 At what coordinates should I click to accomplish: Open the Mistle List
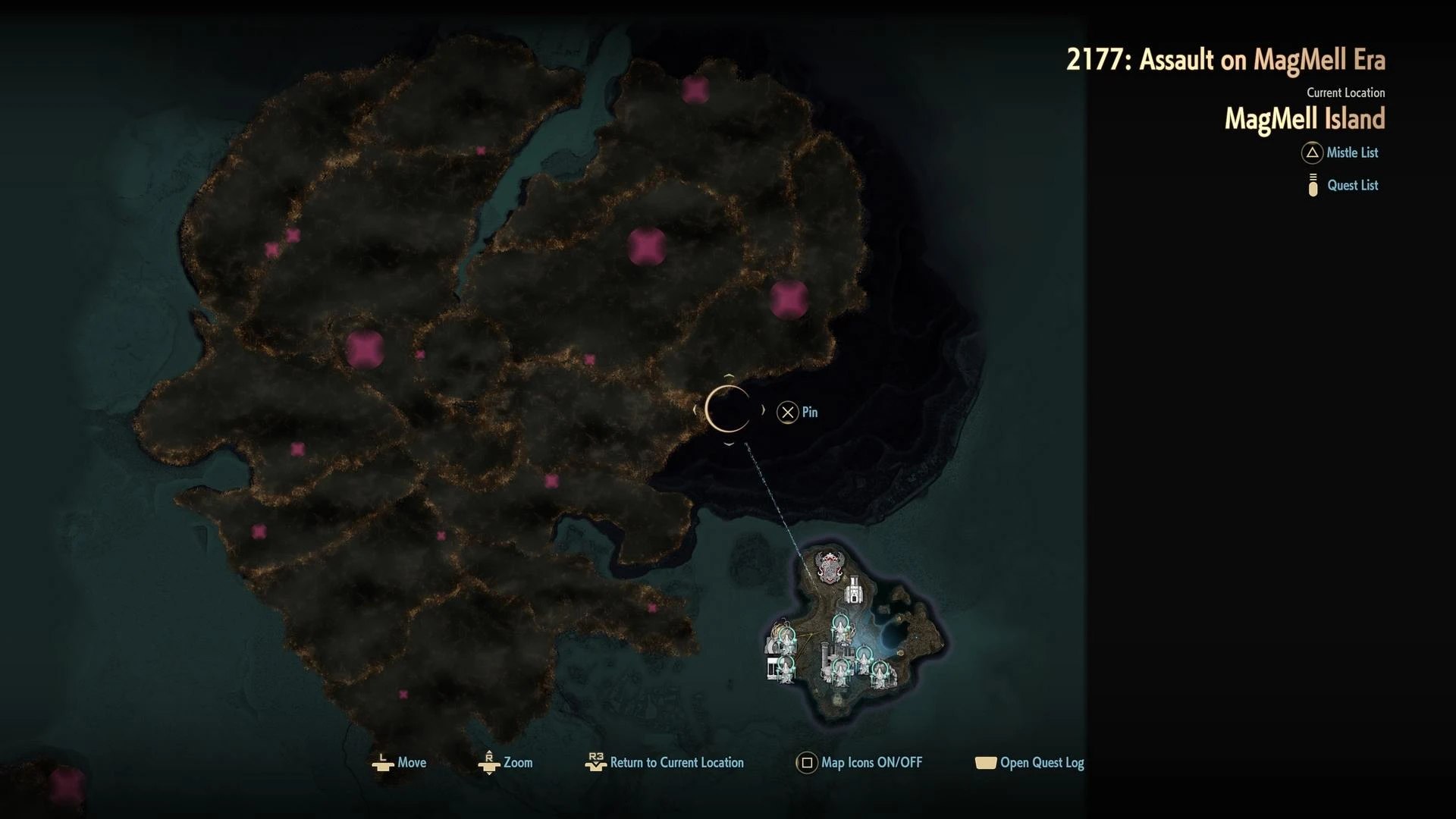click(x=1340, y=153)
